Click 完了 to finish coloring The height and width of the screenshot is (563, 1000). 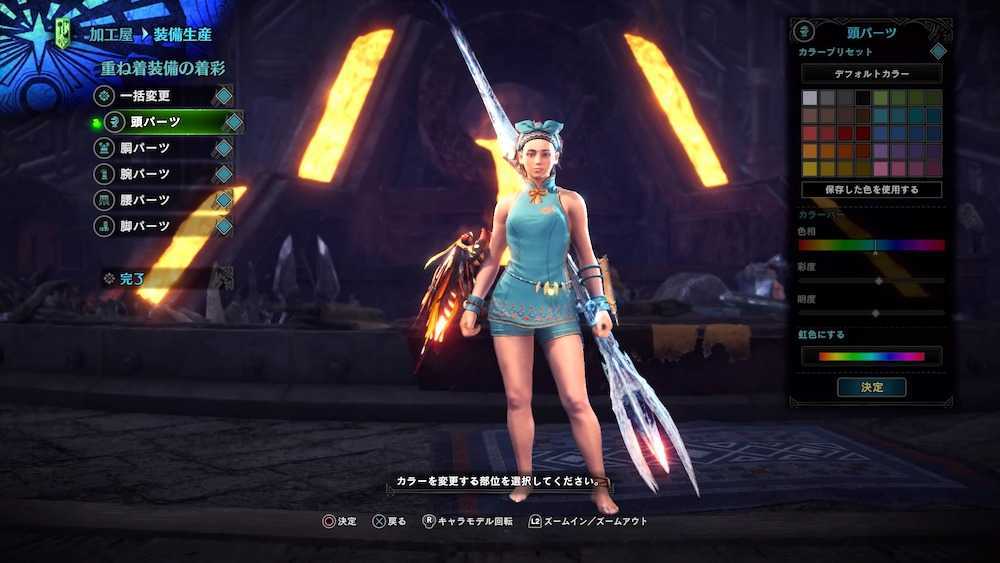132,279
